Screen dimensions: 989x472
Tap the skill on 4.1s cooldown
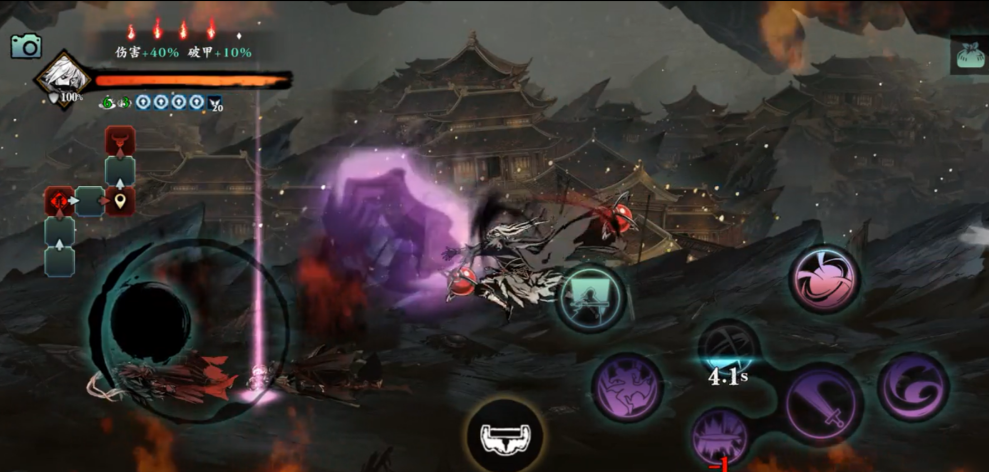point(727,350)
